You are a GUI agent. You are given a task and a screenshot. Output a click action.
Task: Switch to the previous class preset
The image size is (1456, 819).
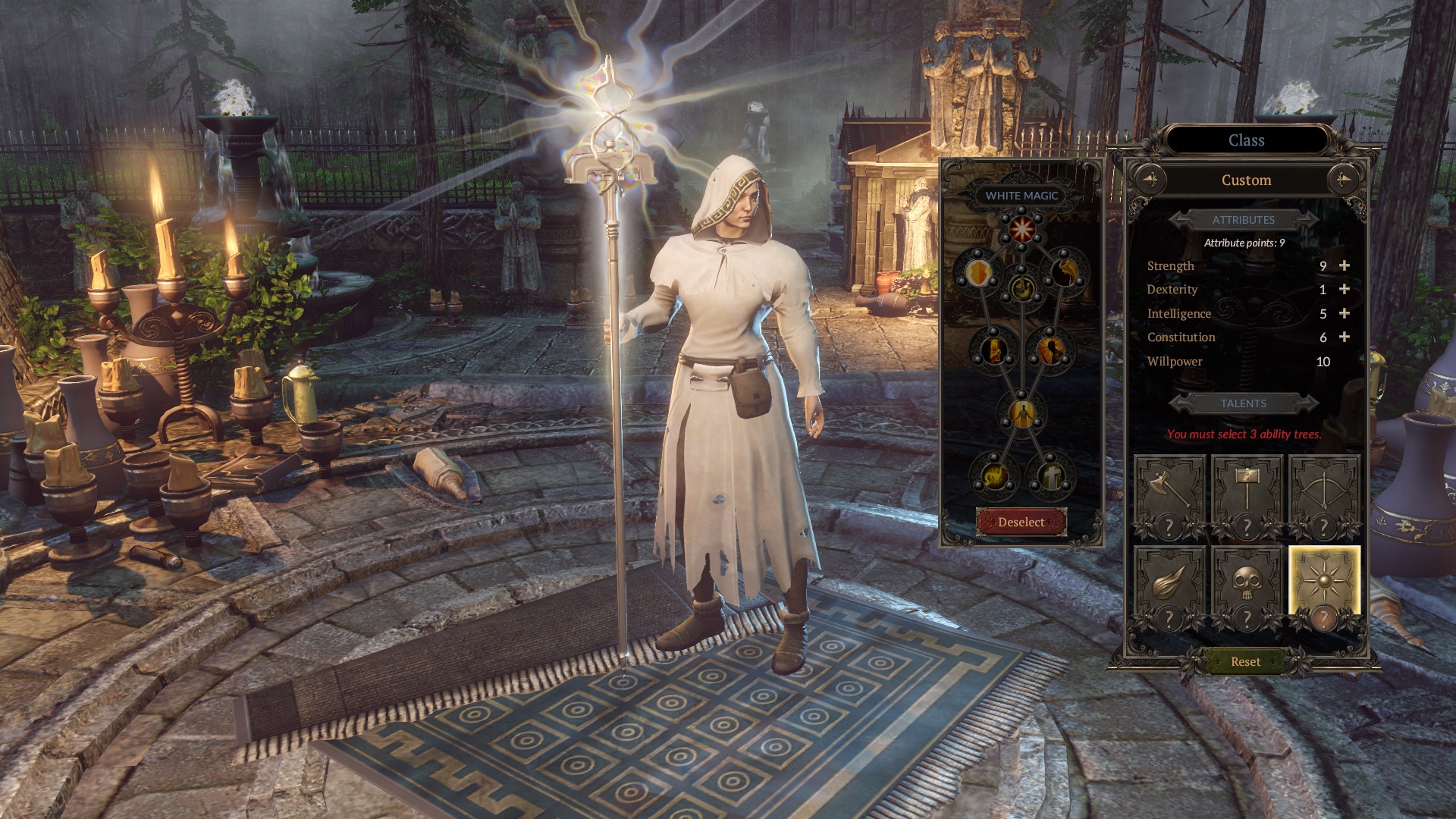[1150, 180]
